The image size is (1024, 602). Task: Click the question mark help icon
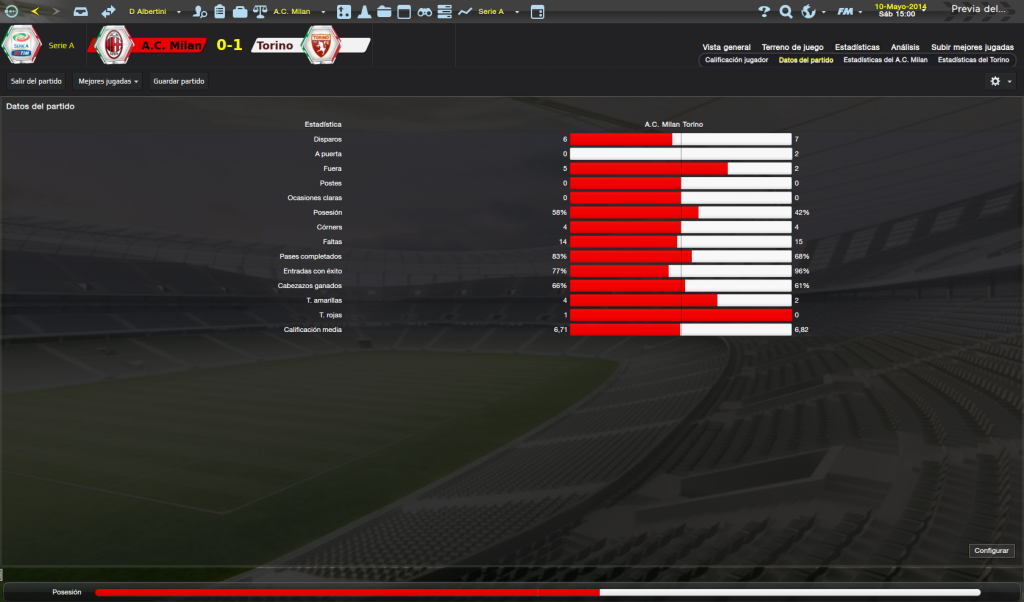click(x=764, y=12)
